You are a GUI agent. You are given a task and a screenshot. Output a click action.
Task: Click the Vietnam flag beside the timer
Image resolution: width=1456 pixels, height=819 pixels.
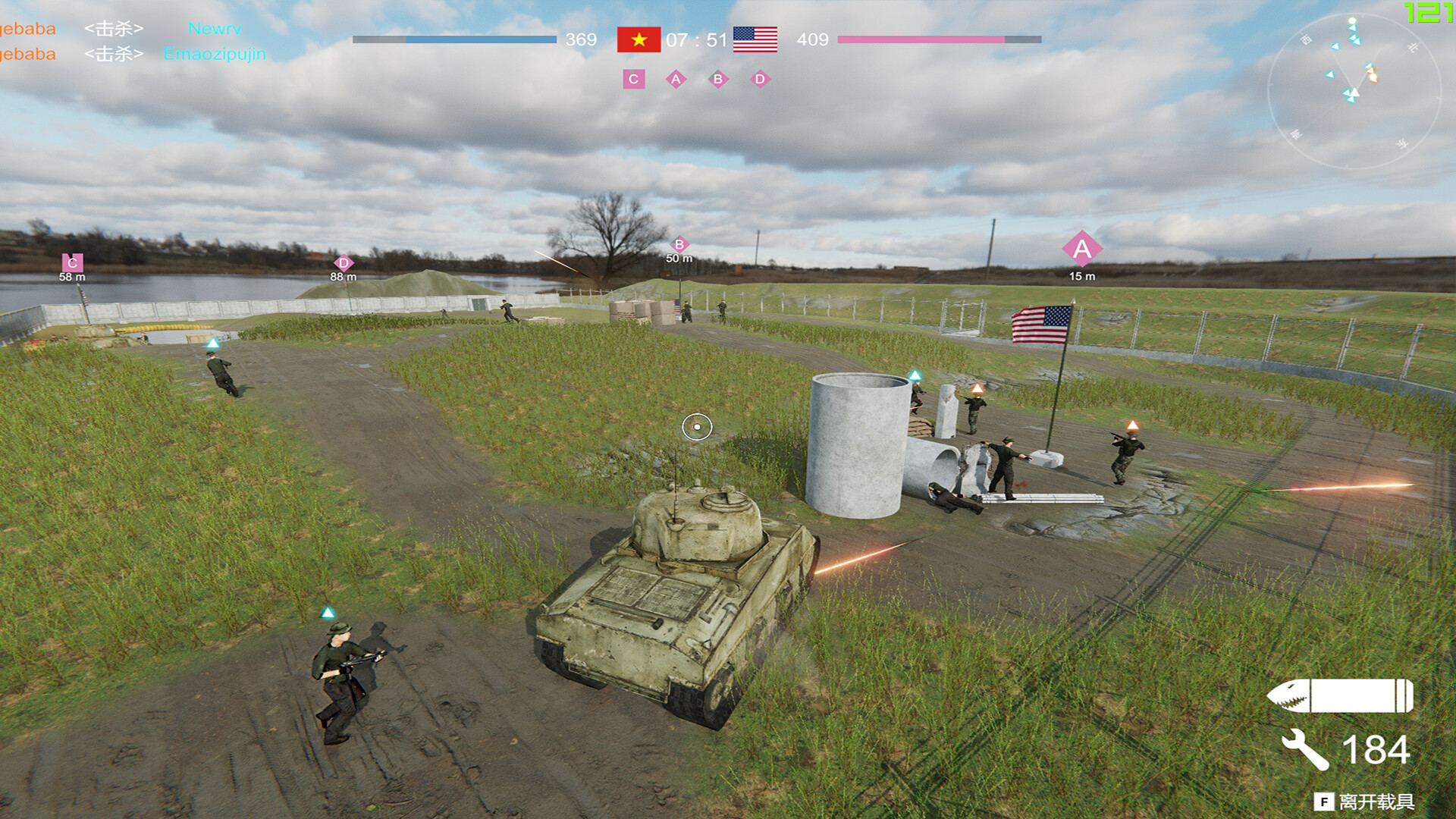click(x=637, y=40)
